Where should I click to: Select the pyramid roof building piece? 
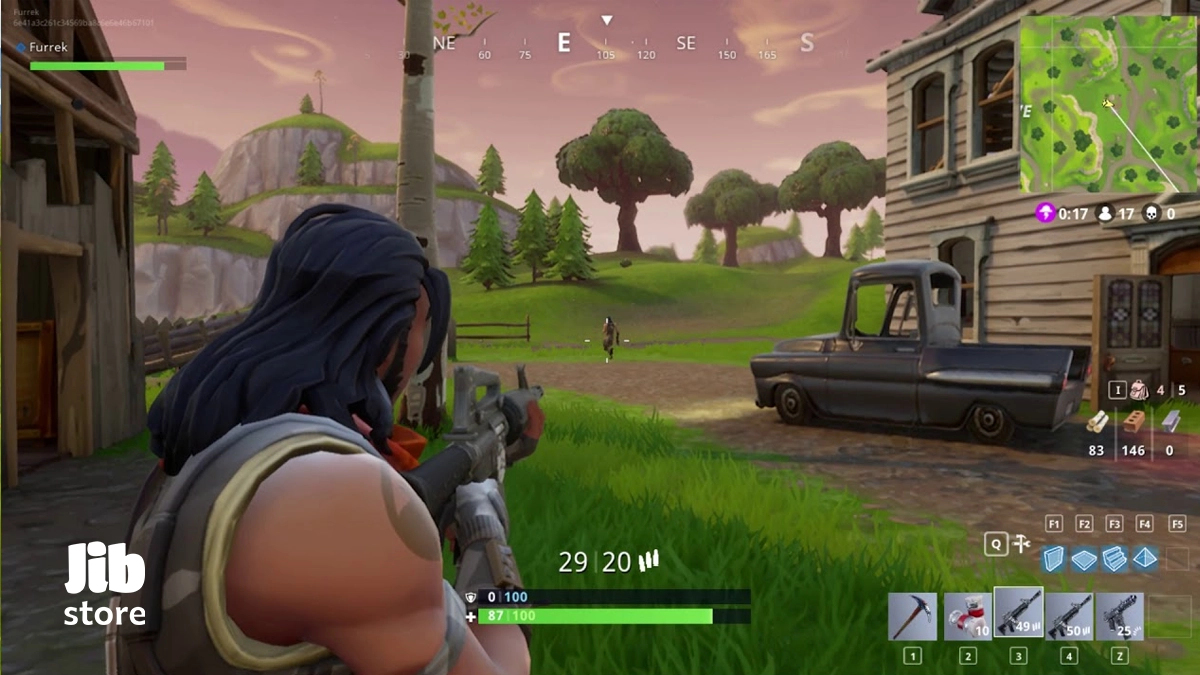pos(1145,559)
